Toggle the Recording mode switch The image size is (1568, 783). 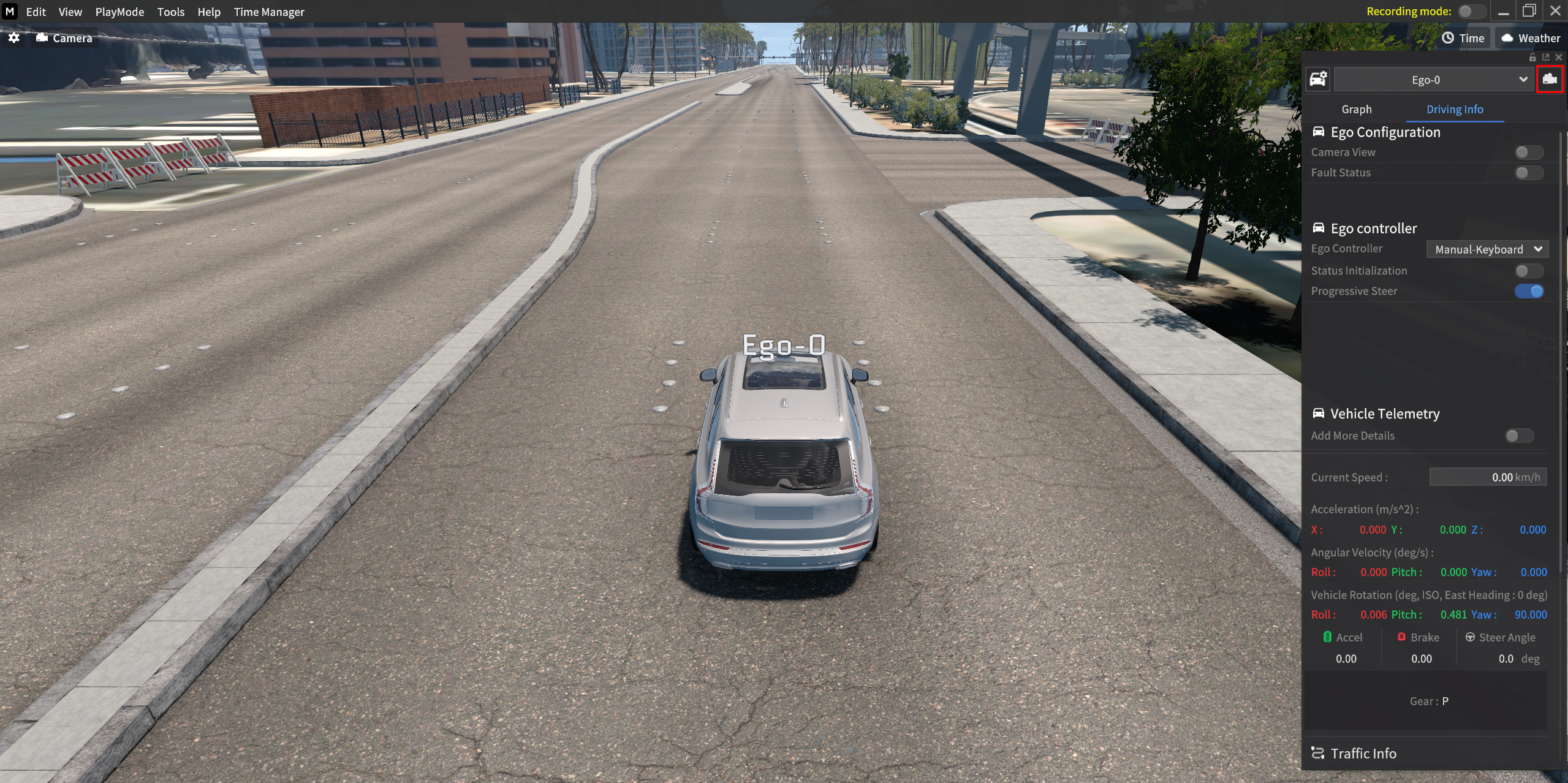point(1471,12)
